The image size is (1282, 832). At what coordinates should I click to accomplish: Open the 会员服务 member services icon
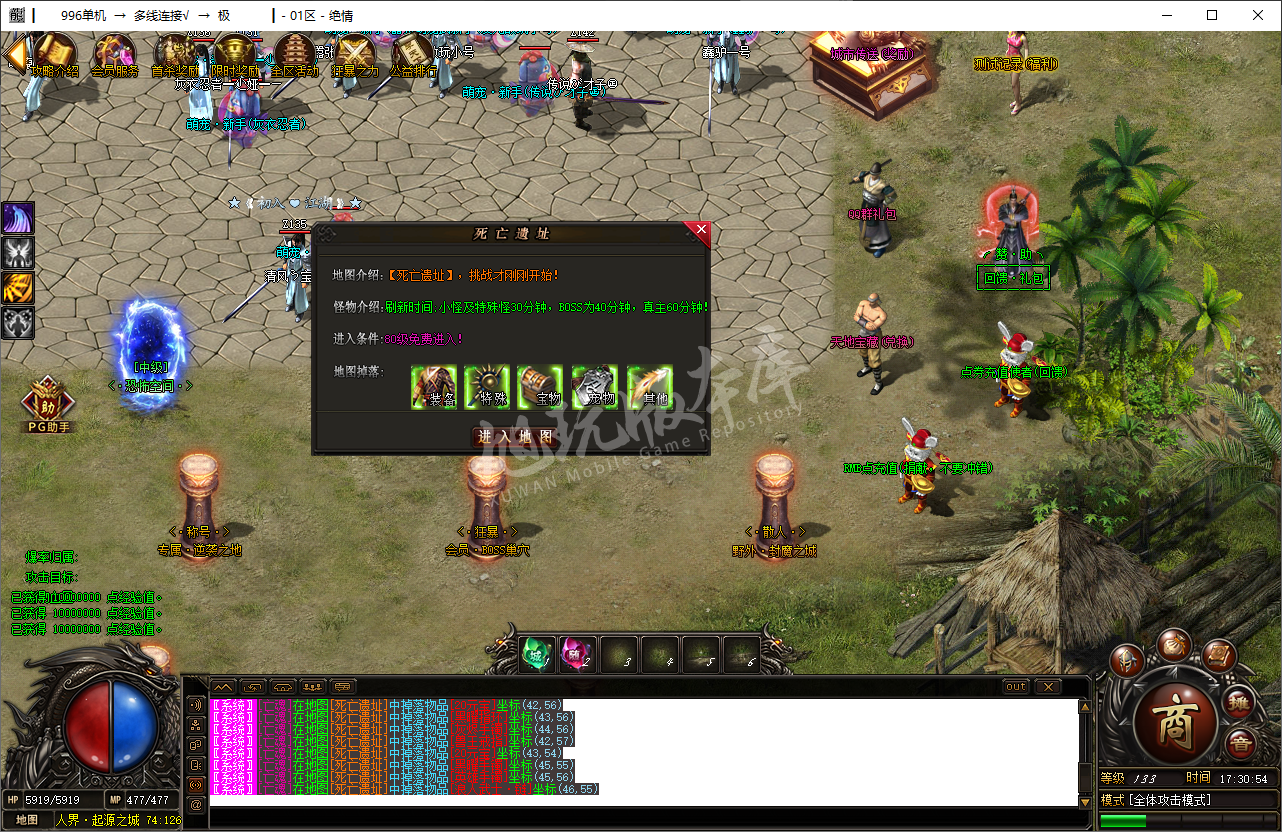coord(115,53)
